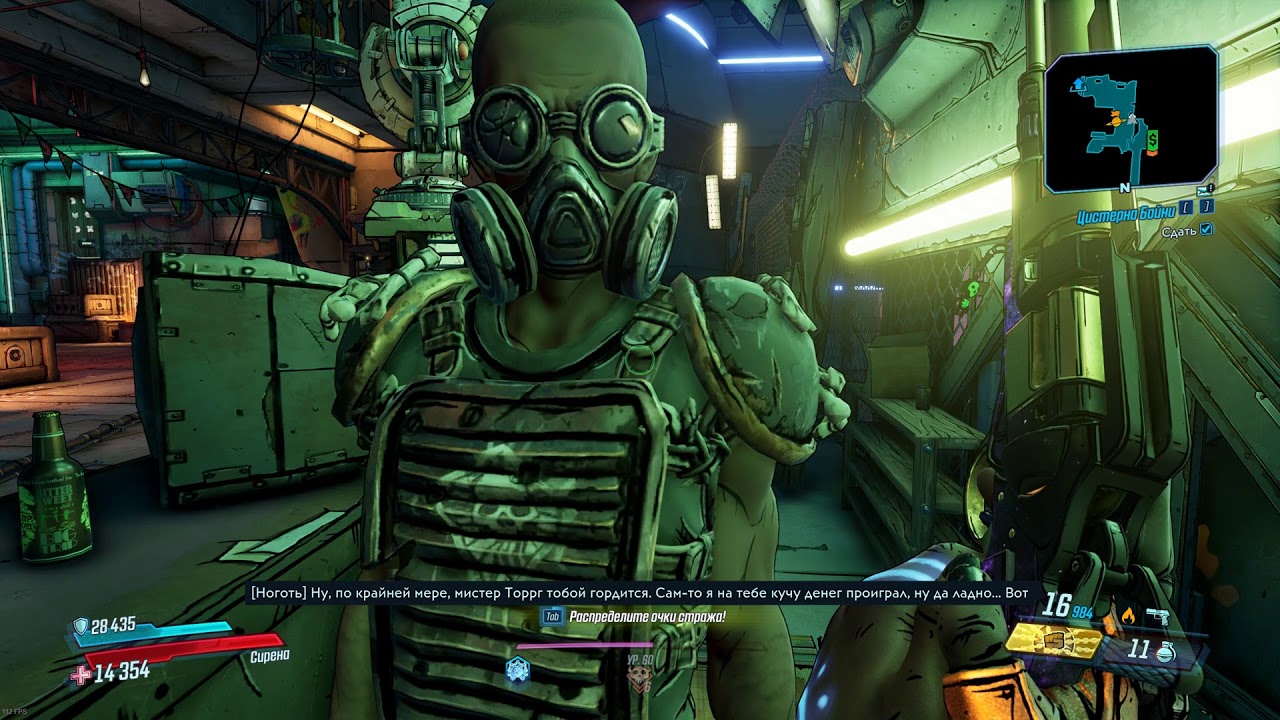
Task: Open the Распределите очки стража notification
Action: coord(646,617)
